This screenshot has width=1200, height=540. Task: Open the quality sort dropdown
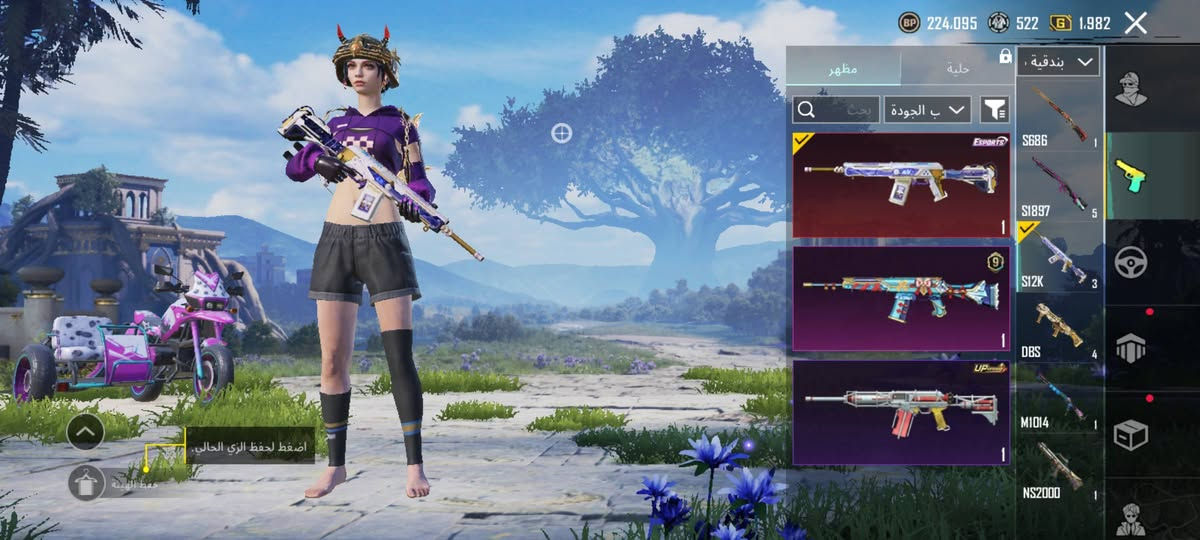[x=928, y=109]
